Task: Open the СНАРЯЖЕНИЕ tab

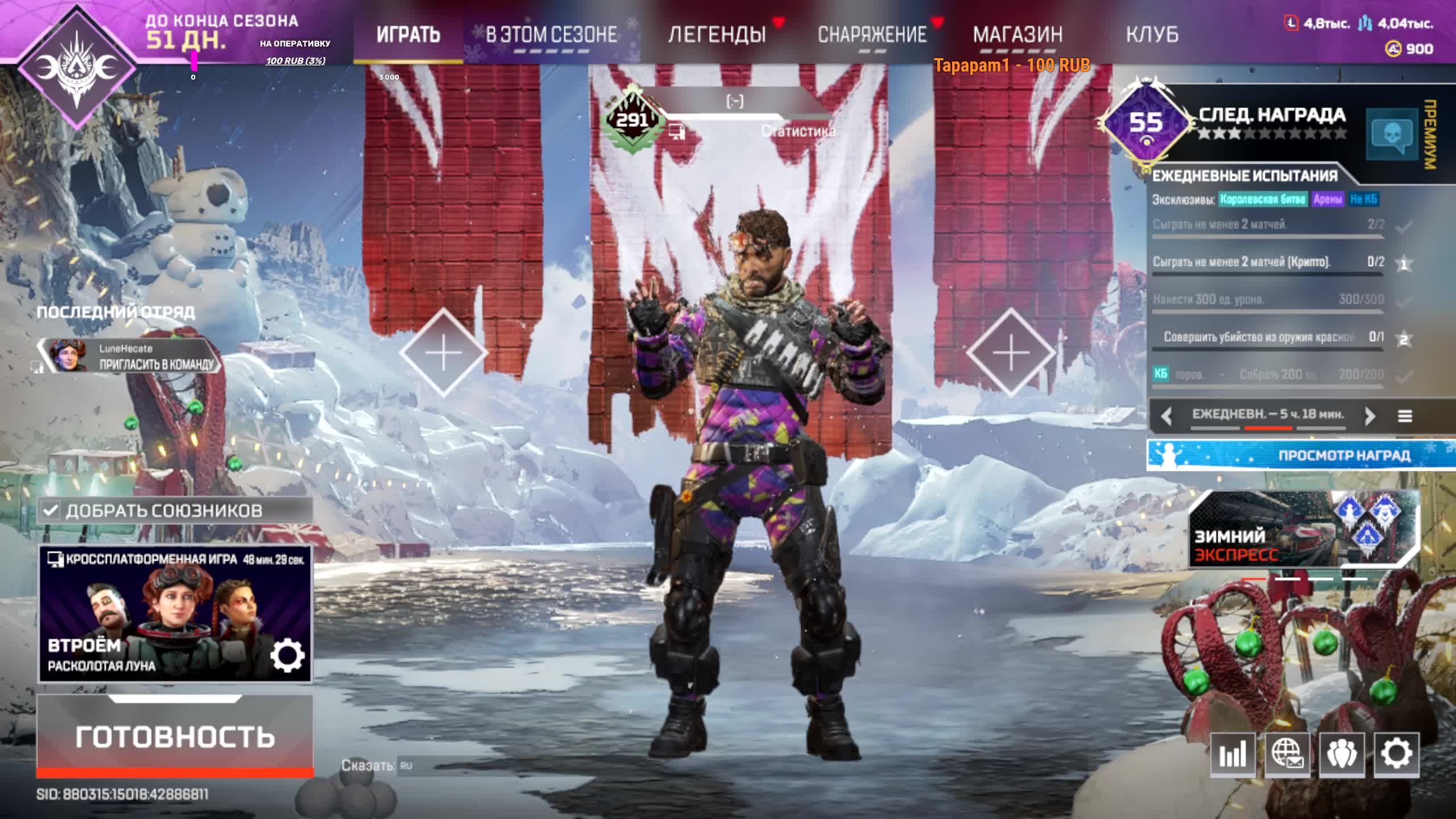Action: 872,35
